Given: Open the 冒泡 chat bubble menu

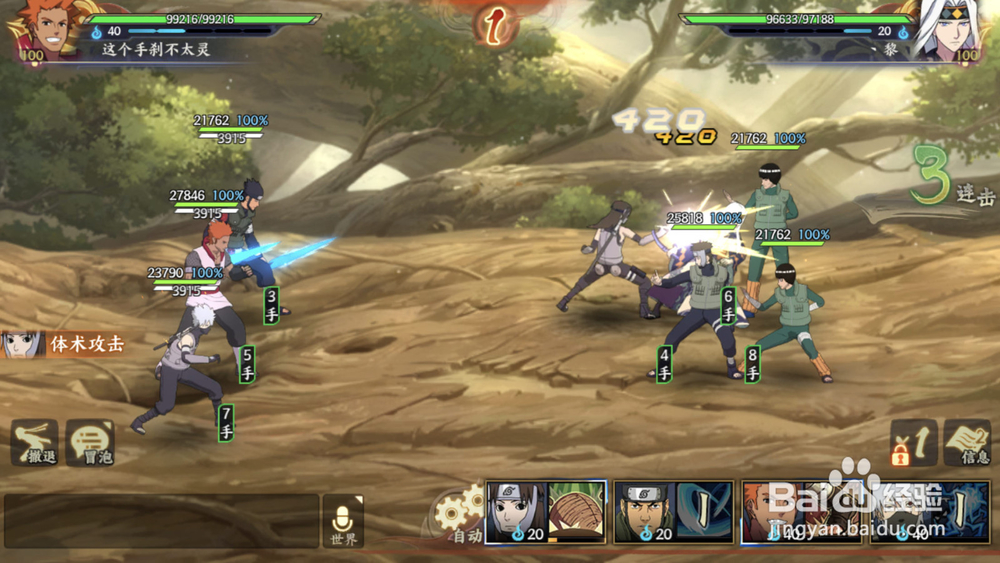Looking at the screenshot, I should point(90,442).
